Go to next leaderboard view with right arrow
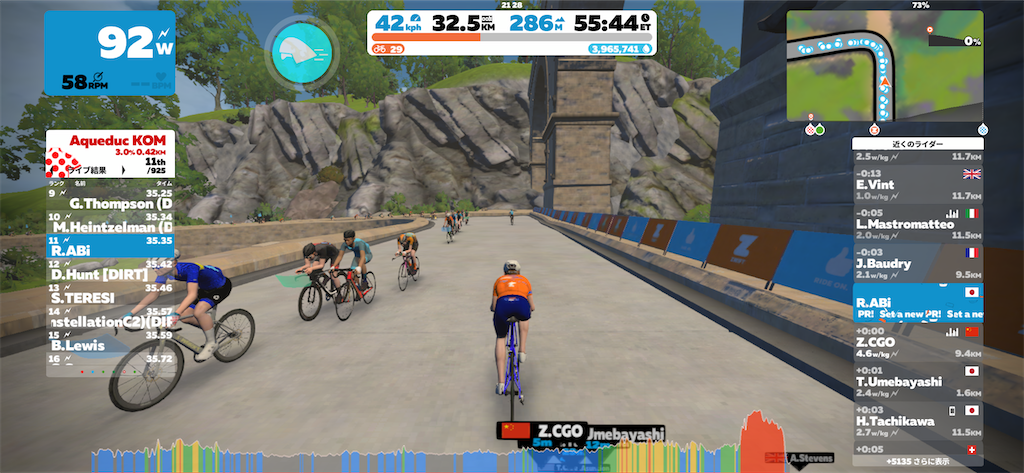Image resolution: width=1024 pixels, height=473 pixels. [x=124, y=170]
